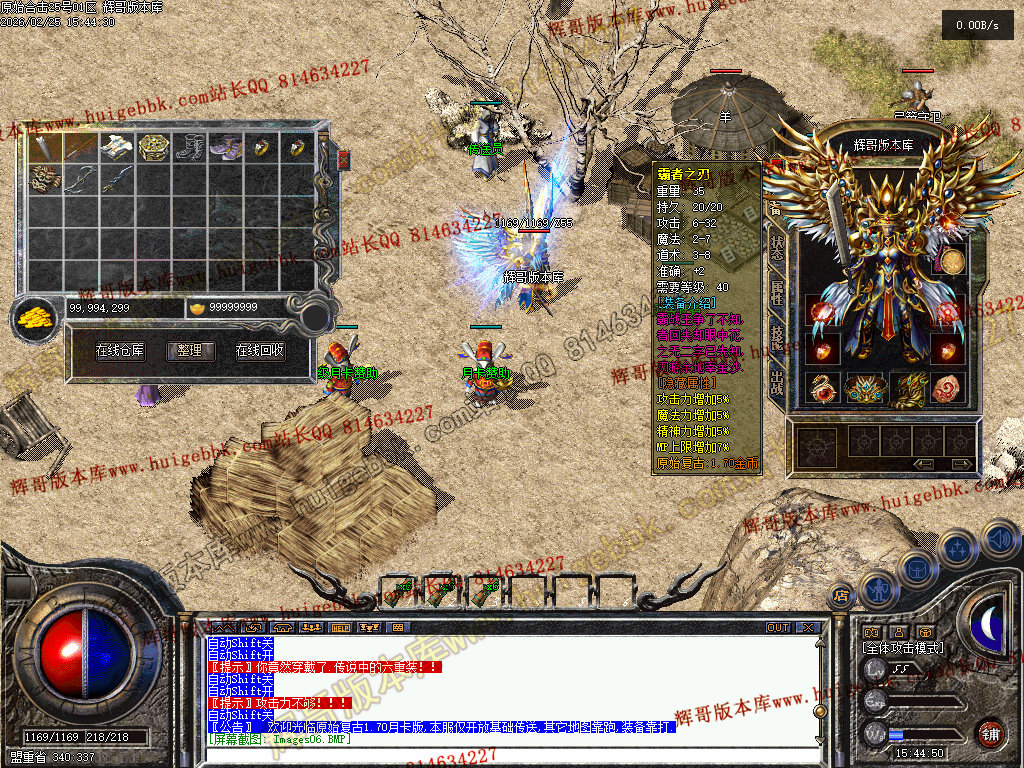This screenshot has height=768, width=1024.
Task: Open online recycling (在线回收)
Action: point(260,351)
